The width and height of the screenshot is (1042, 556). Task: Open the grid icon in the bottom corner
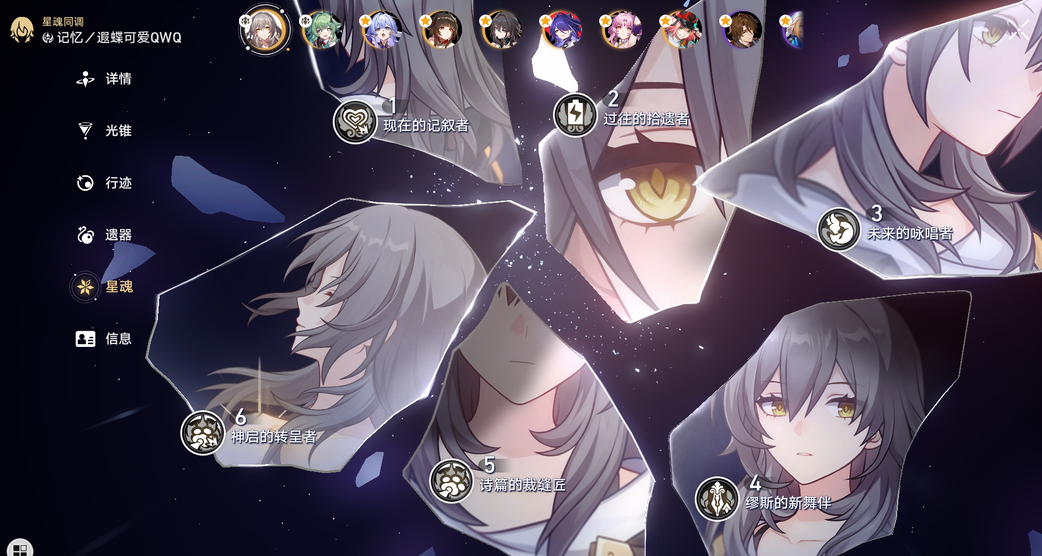(x=20, y=548)
